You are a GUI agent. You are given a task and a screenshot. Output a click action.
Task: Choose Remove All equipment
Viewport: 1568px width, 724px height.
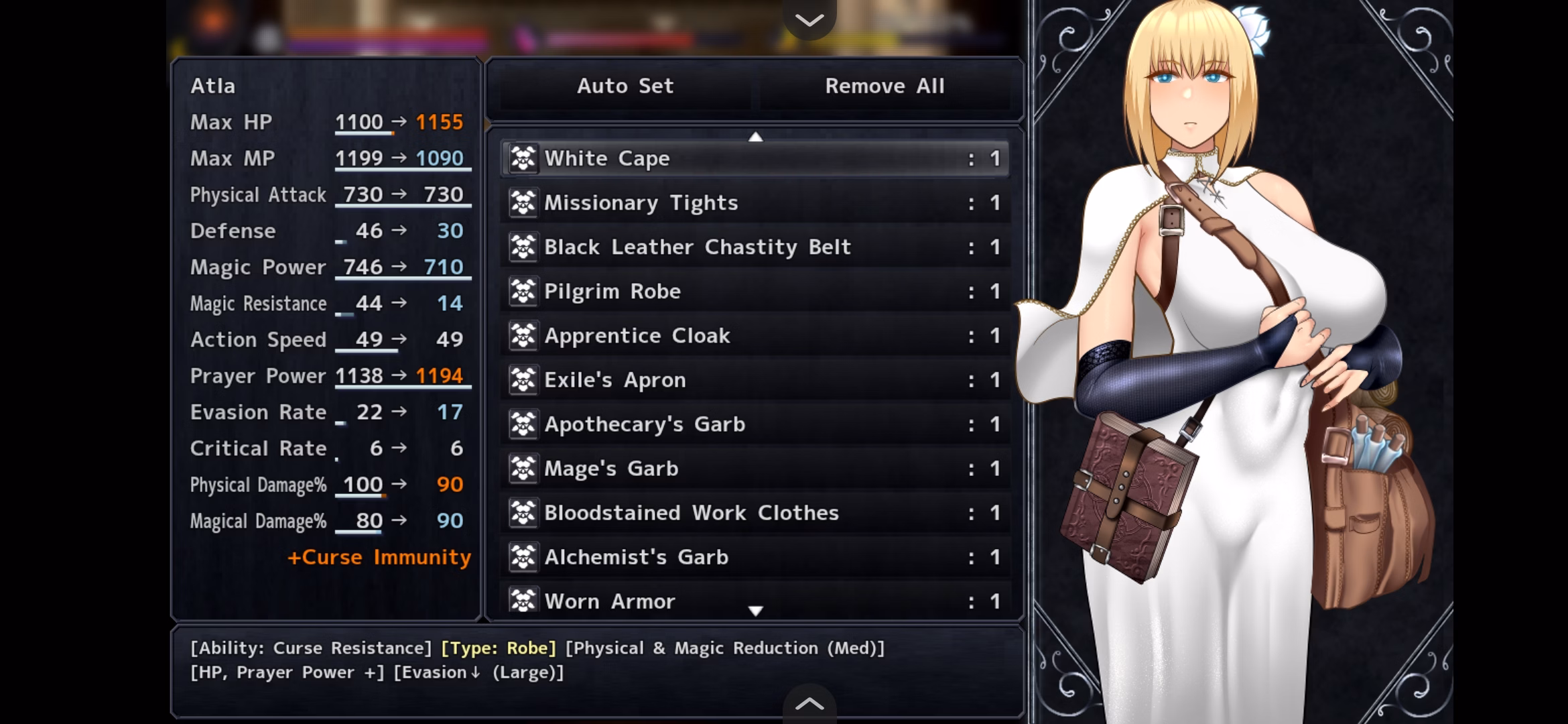[x=885, y=86]
